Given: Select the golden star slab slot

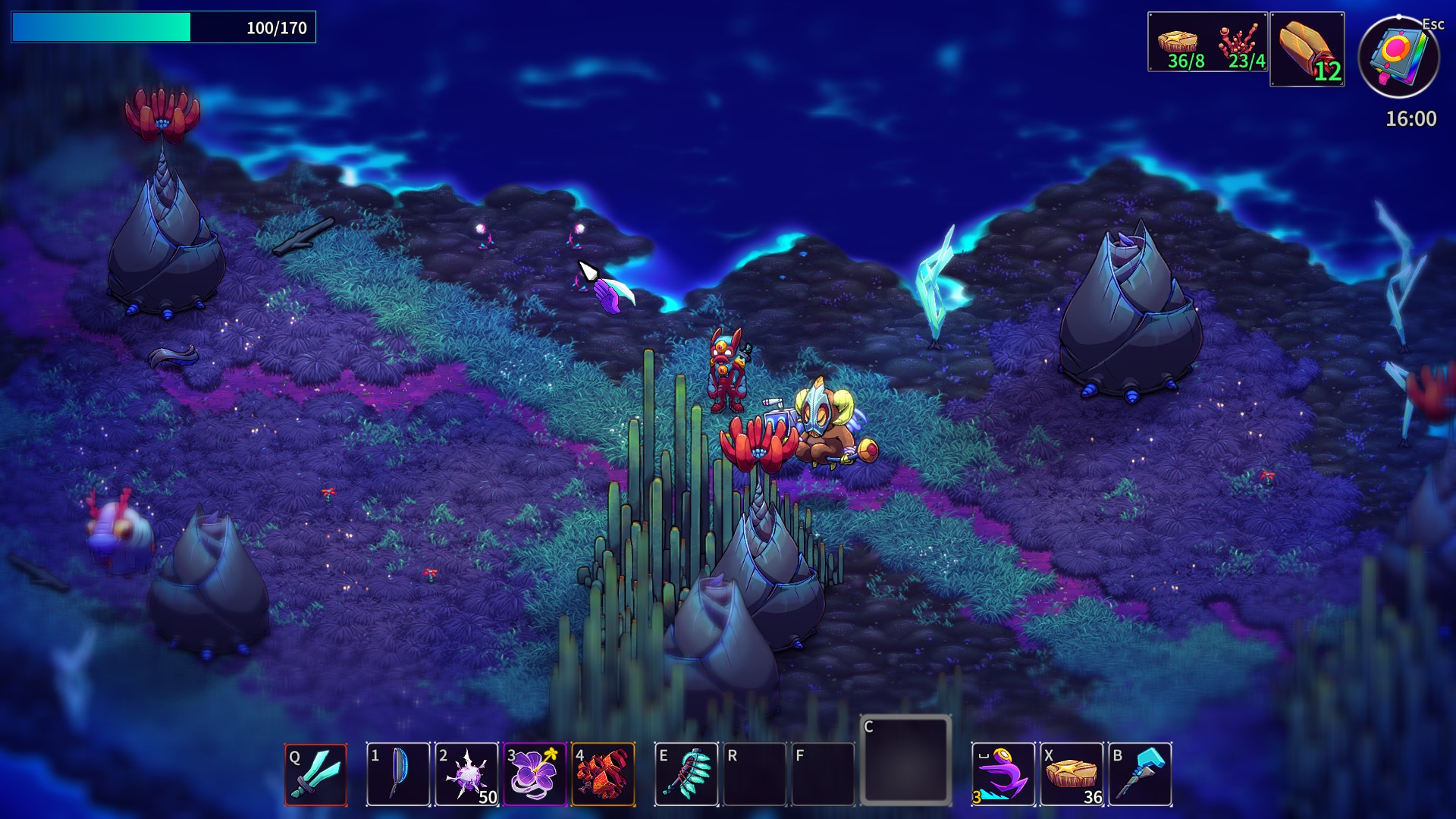Looking at the screenshot, I should (x=1072, y=774).
